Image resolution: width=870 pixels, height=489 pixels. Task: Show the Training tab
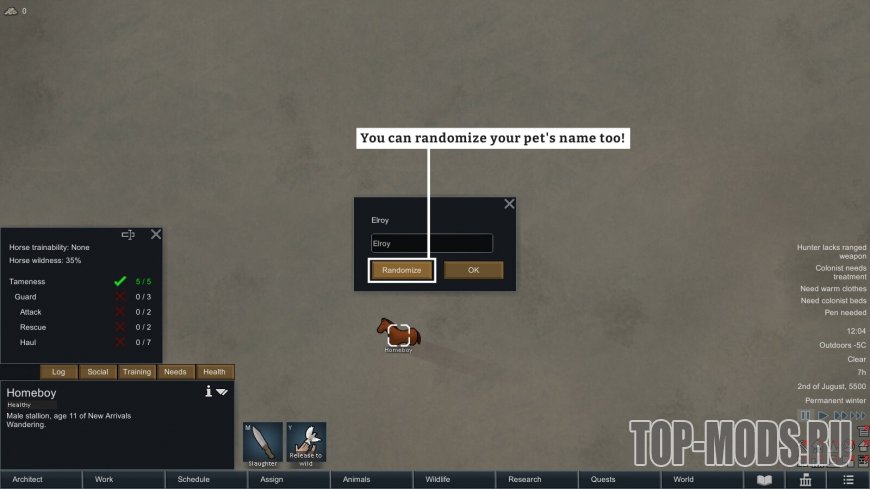click(137, 372)
